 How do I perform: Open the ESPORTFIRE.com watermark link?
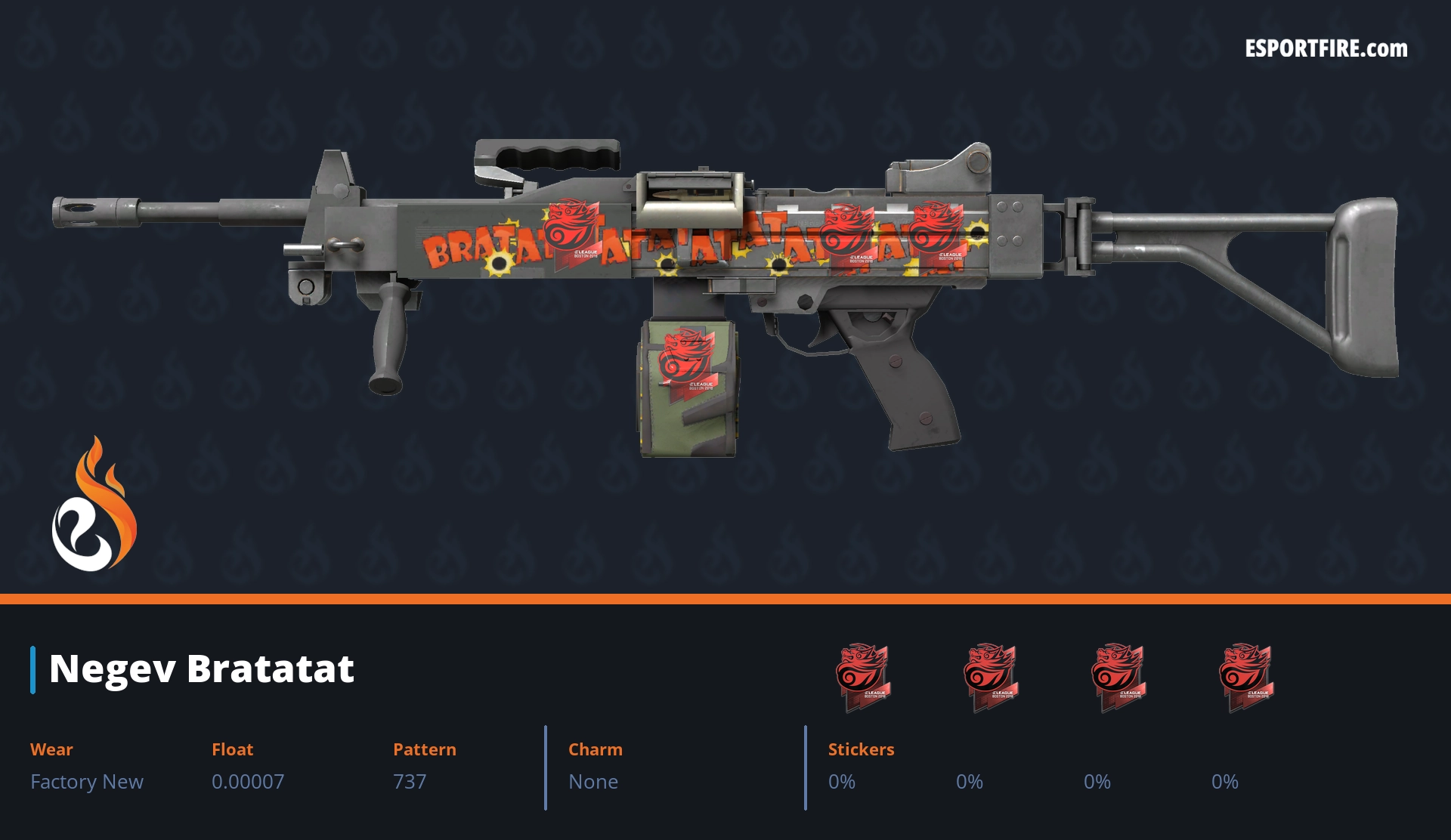coord(1326,49)
